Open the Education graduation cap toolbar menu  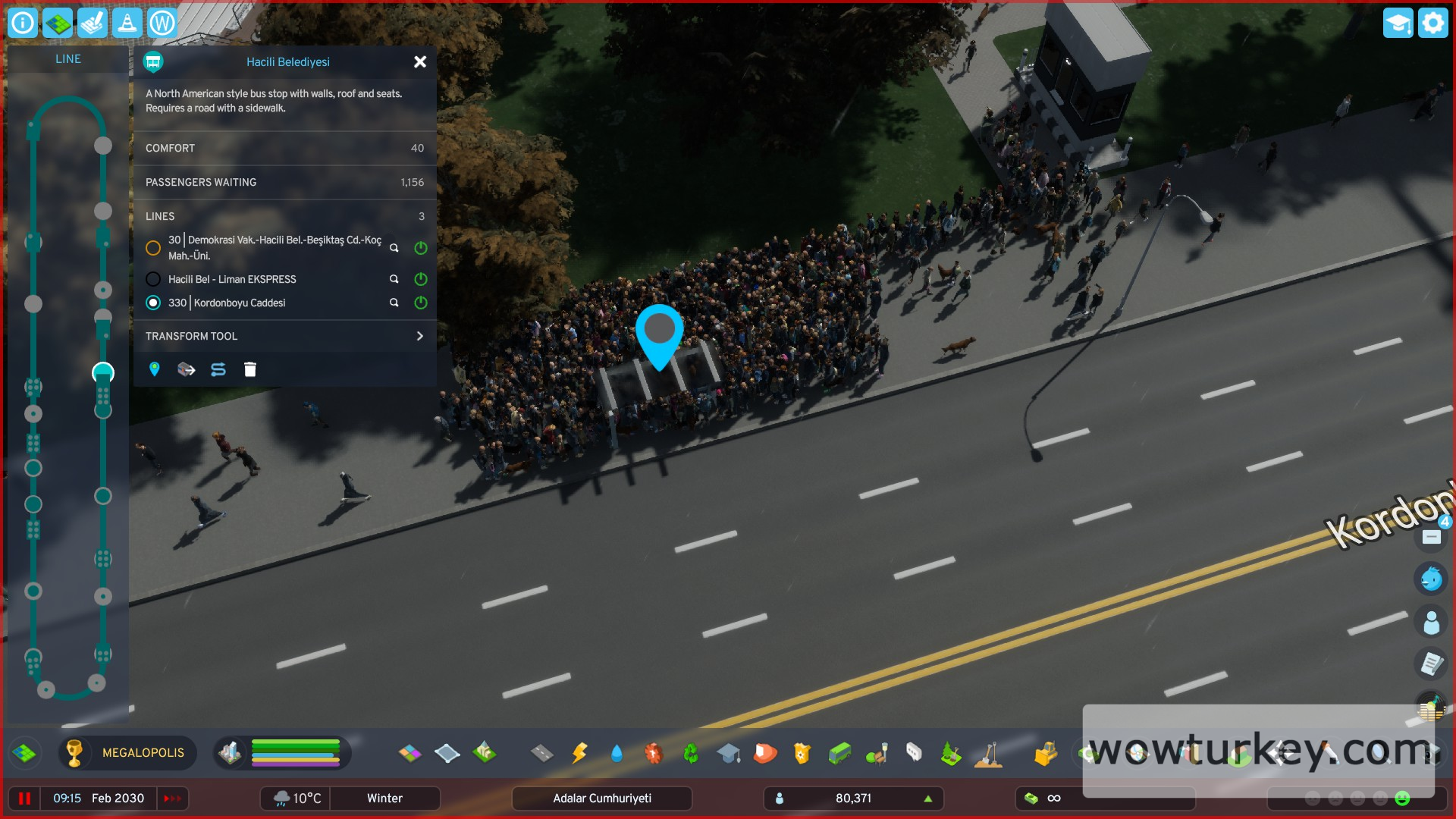(728, 753)
